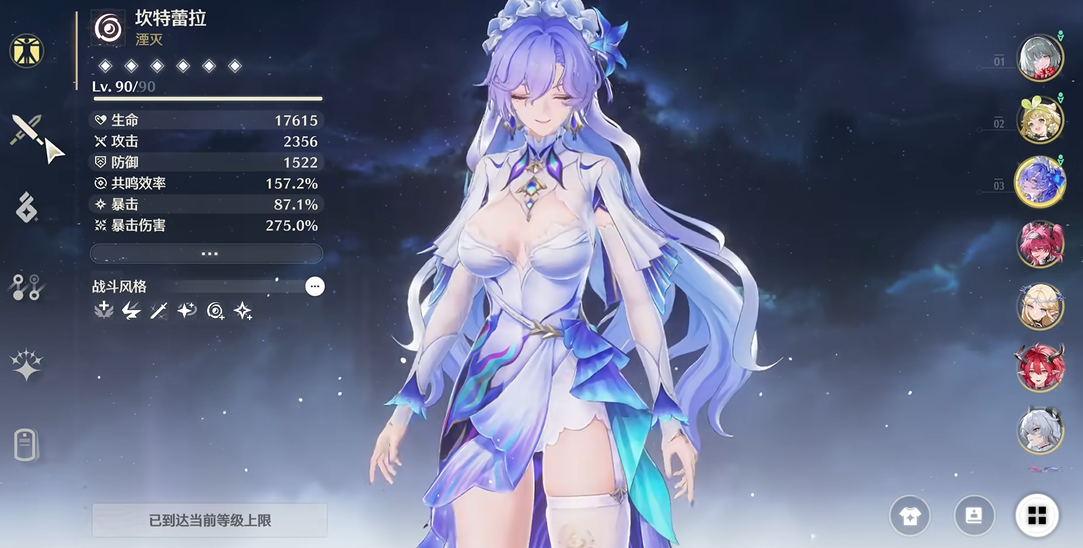Choose the blonde character with green bow in slot 02
1083x548 pixels.
1040,120
